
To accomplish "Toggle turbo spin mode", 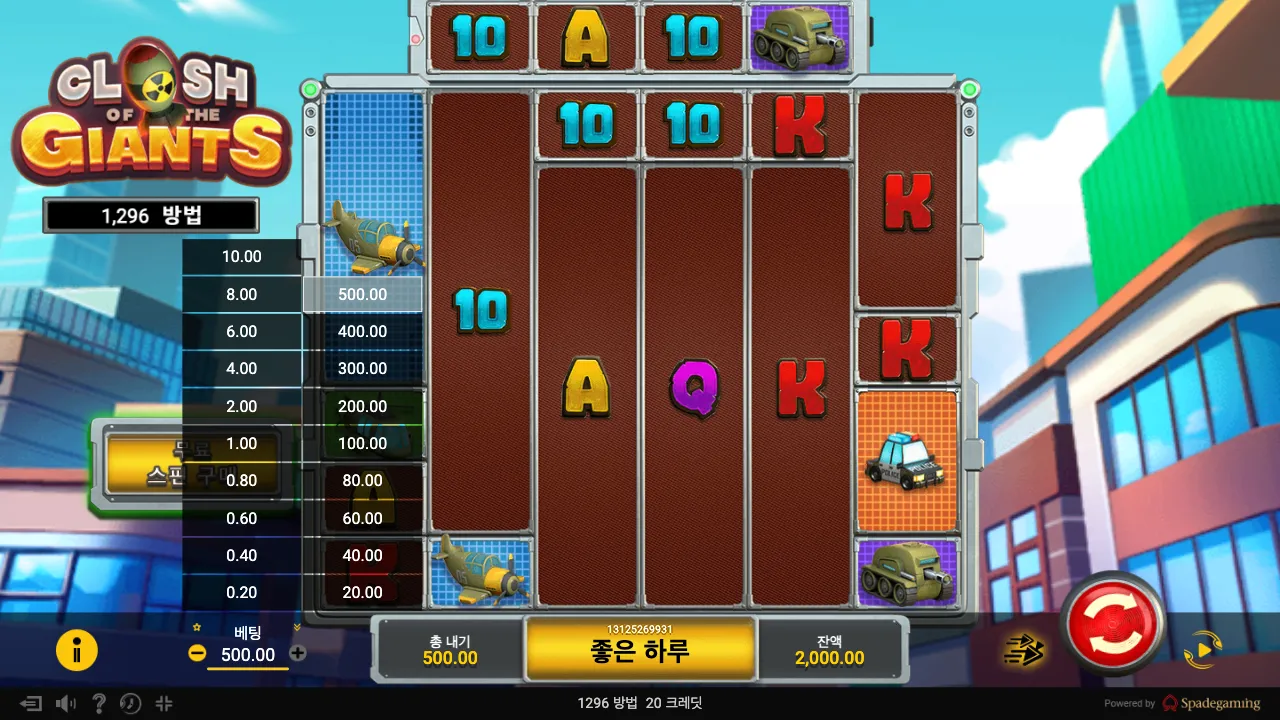I will point(1023,651).
